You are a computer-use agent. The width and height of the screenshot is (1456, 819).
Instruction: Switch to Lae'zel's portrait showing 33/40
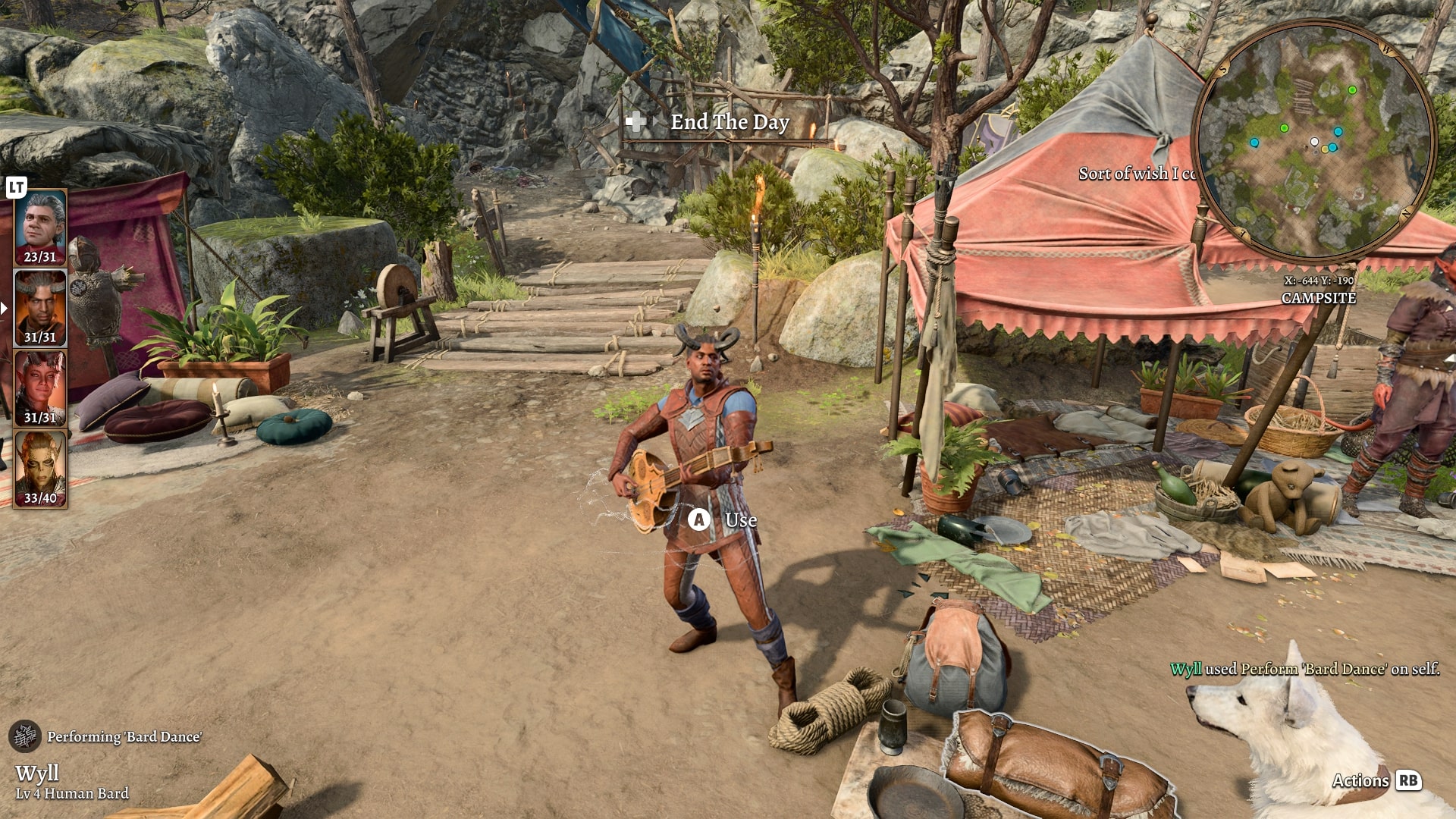(40, 469)
